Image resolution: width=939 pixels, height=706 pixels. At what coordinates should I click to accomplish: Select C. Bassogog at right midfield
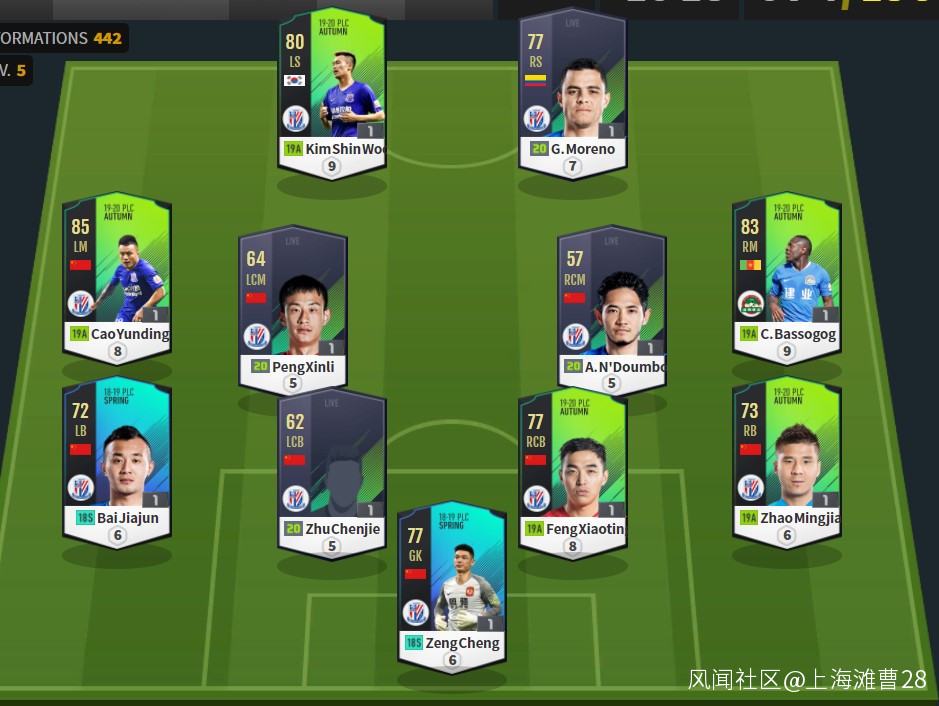[787, 268]
